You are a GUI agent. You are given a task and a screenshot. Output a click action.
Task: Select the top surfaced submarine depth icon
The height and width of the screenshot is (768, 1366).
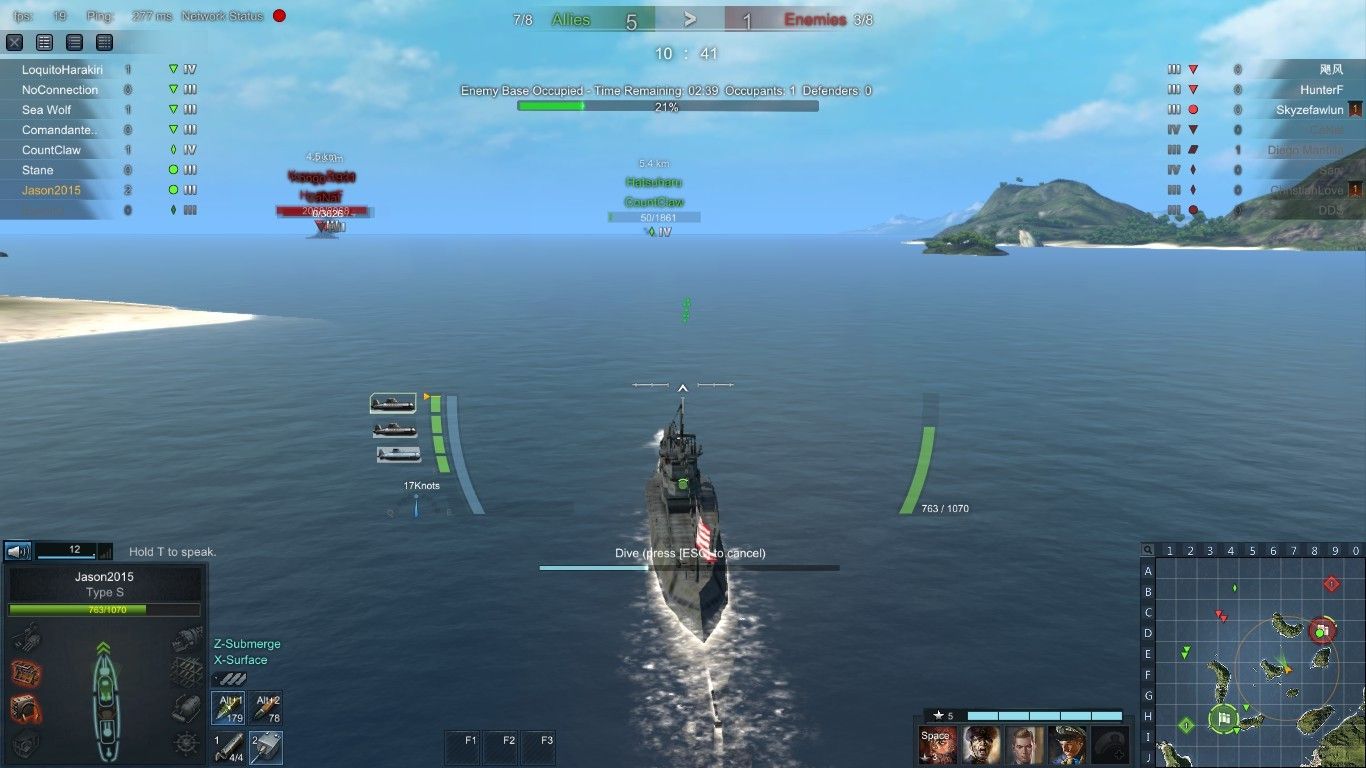coord(393,403)
